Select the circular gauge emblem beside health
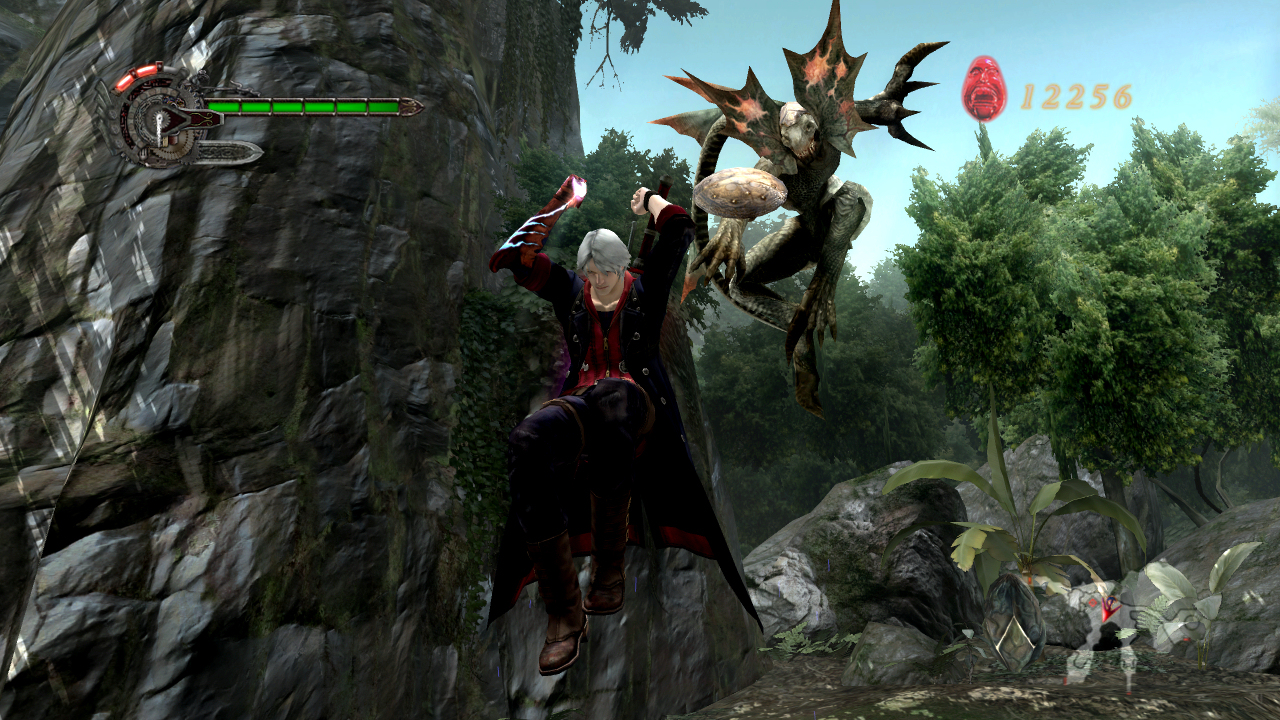This screenshot has width=1280, height=720. [158, 120]
